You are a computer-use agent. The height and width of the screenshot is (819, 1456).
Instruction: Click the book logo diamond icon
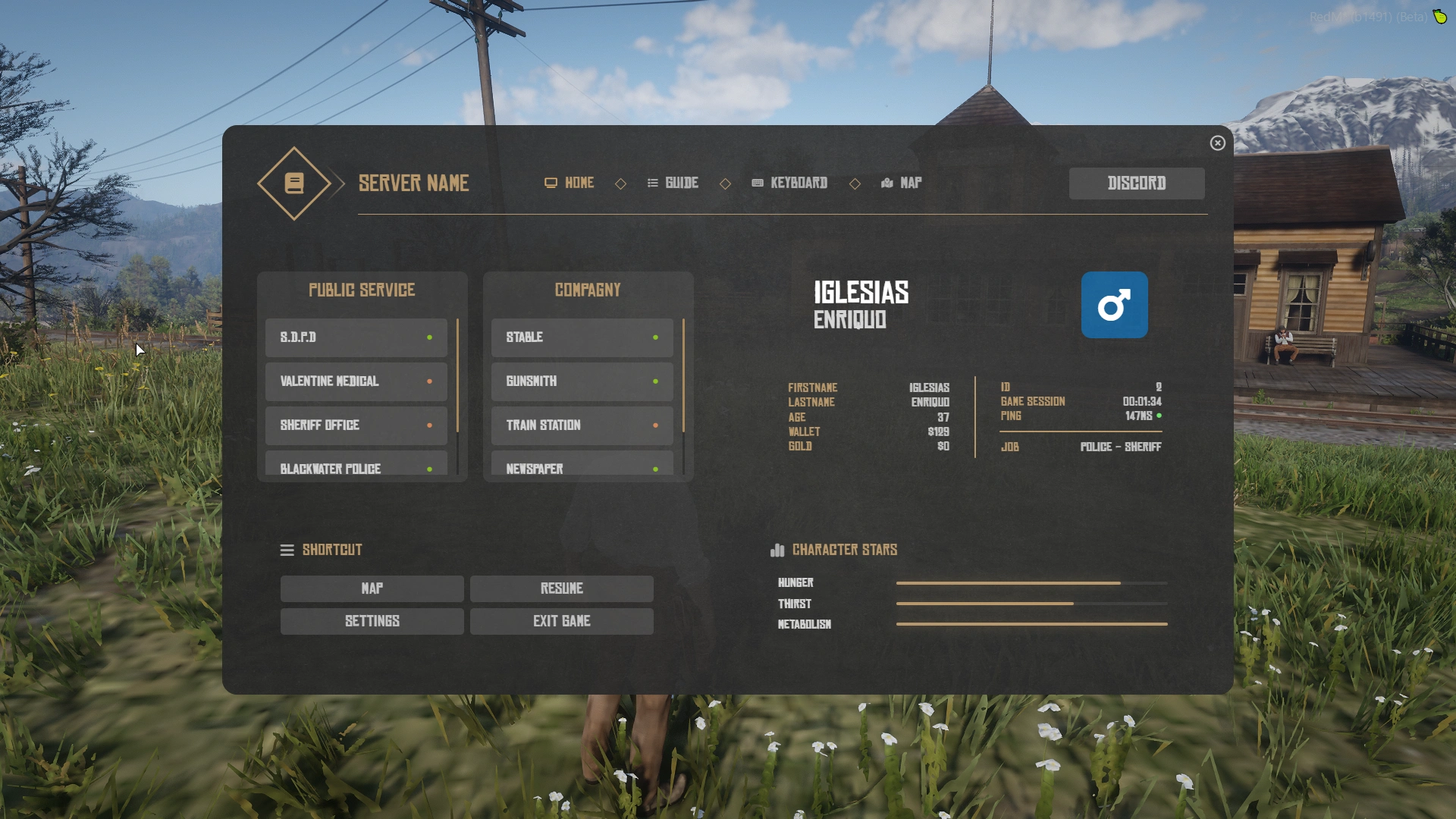coord(294,184)
